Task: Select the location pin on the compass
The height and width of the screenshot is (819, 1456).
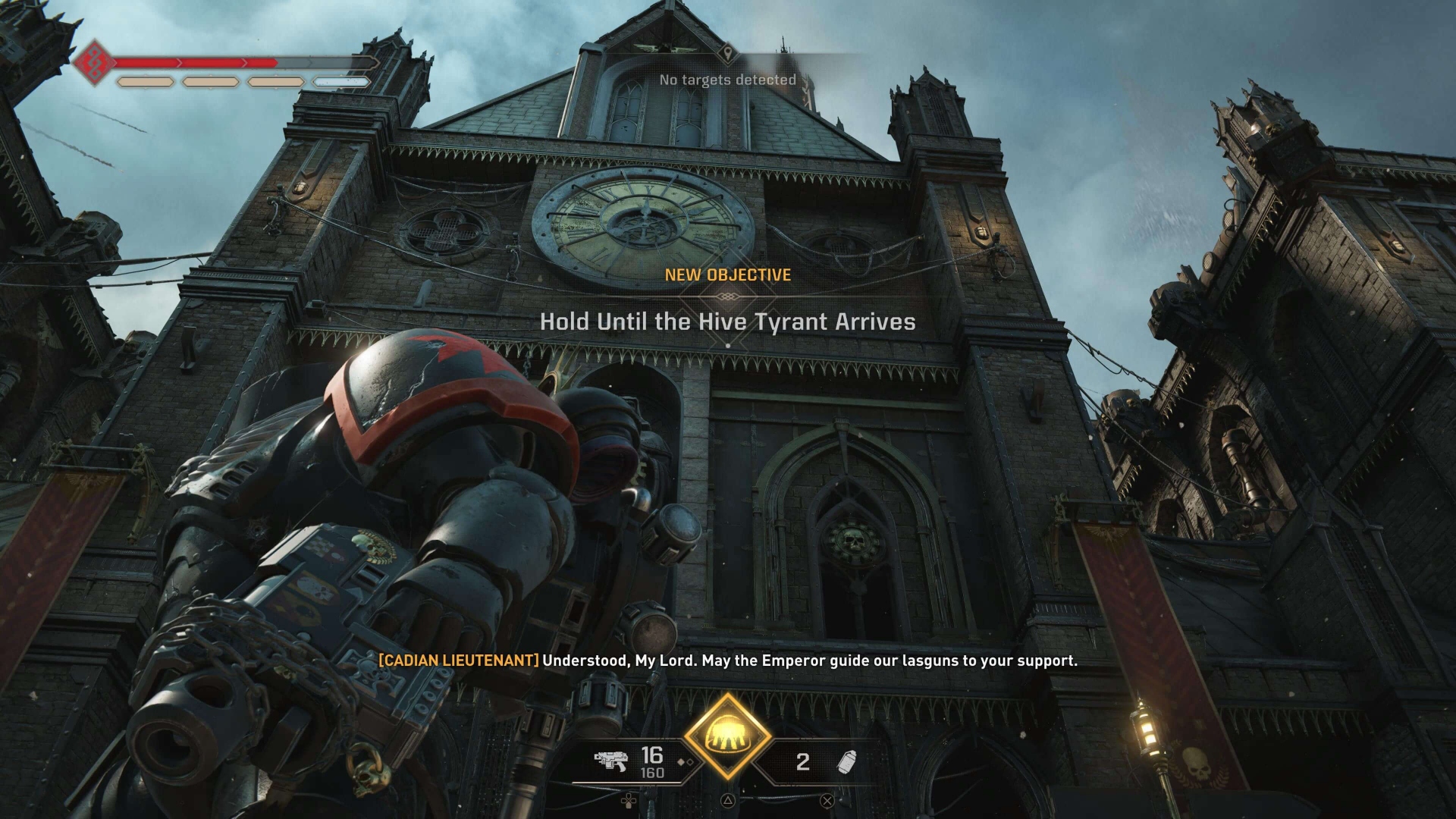Action: click(728, 53)
